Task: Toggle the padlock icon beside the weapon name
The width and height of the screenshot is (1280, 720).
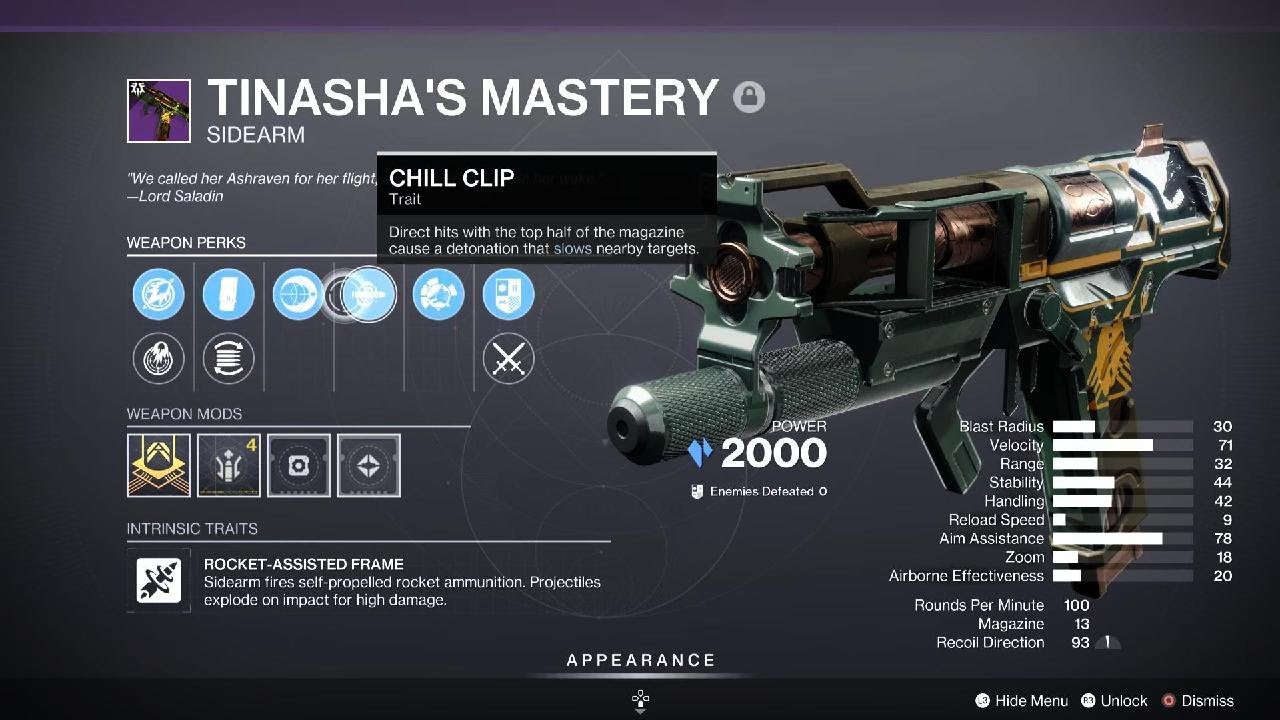Action: pos(749,97)
